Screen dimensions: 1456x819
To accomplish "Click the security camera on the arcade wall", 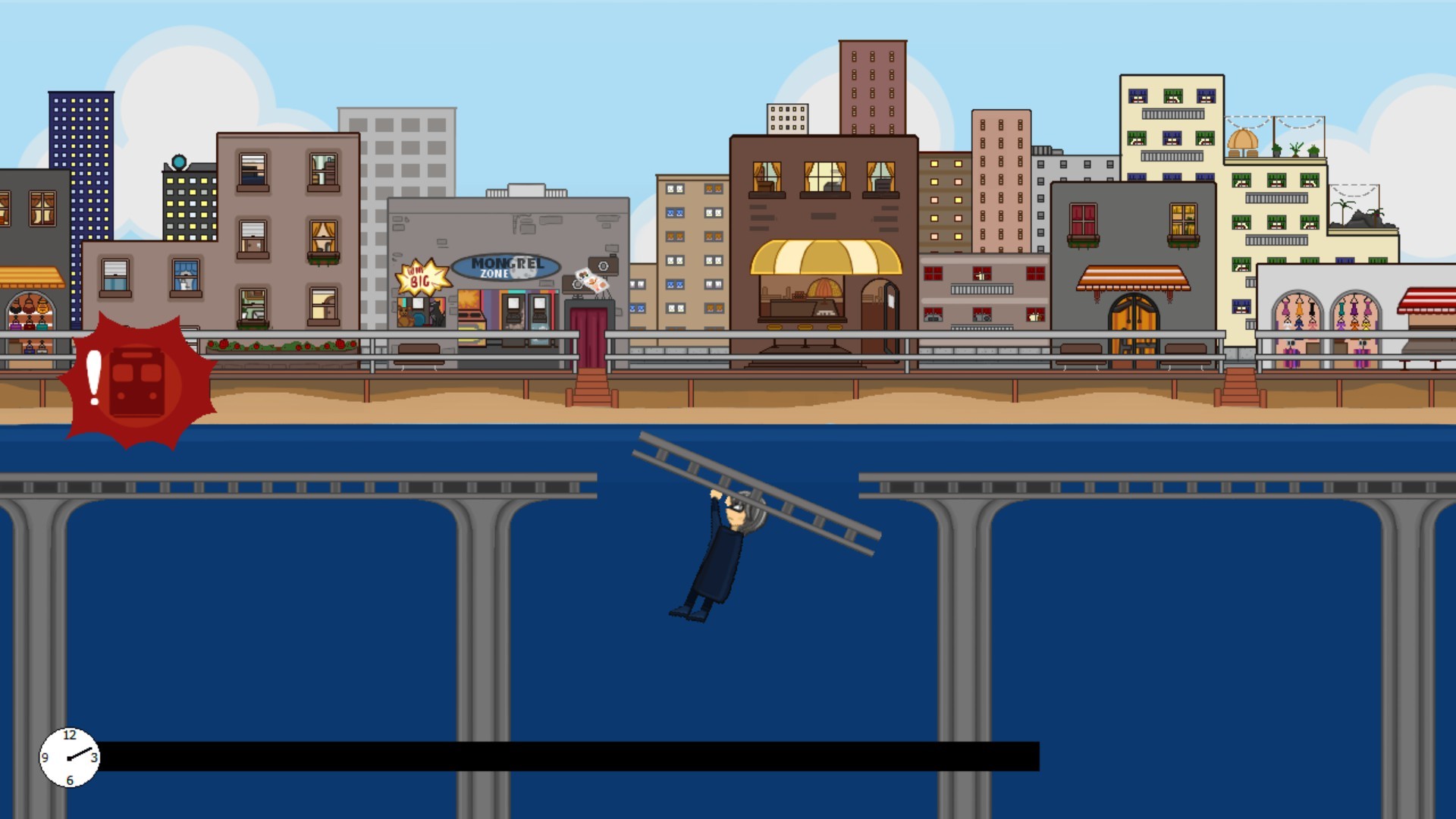I will coord(604,265).
